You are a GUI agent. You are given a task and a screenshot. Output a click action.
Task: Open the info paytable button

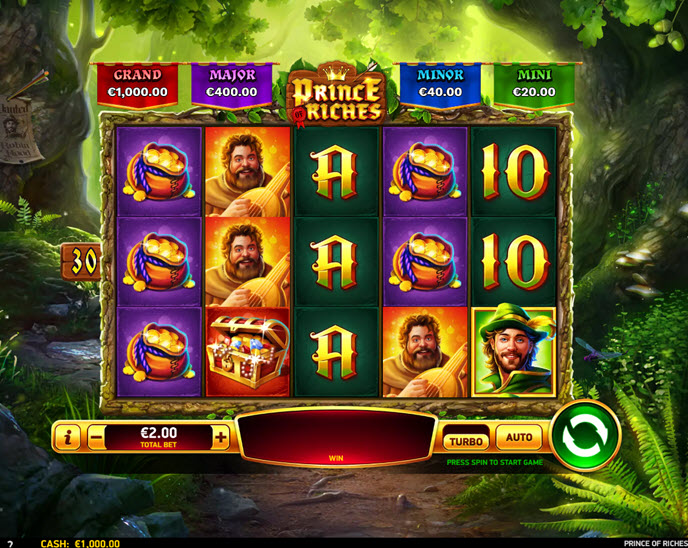(68, 438)
